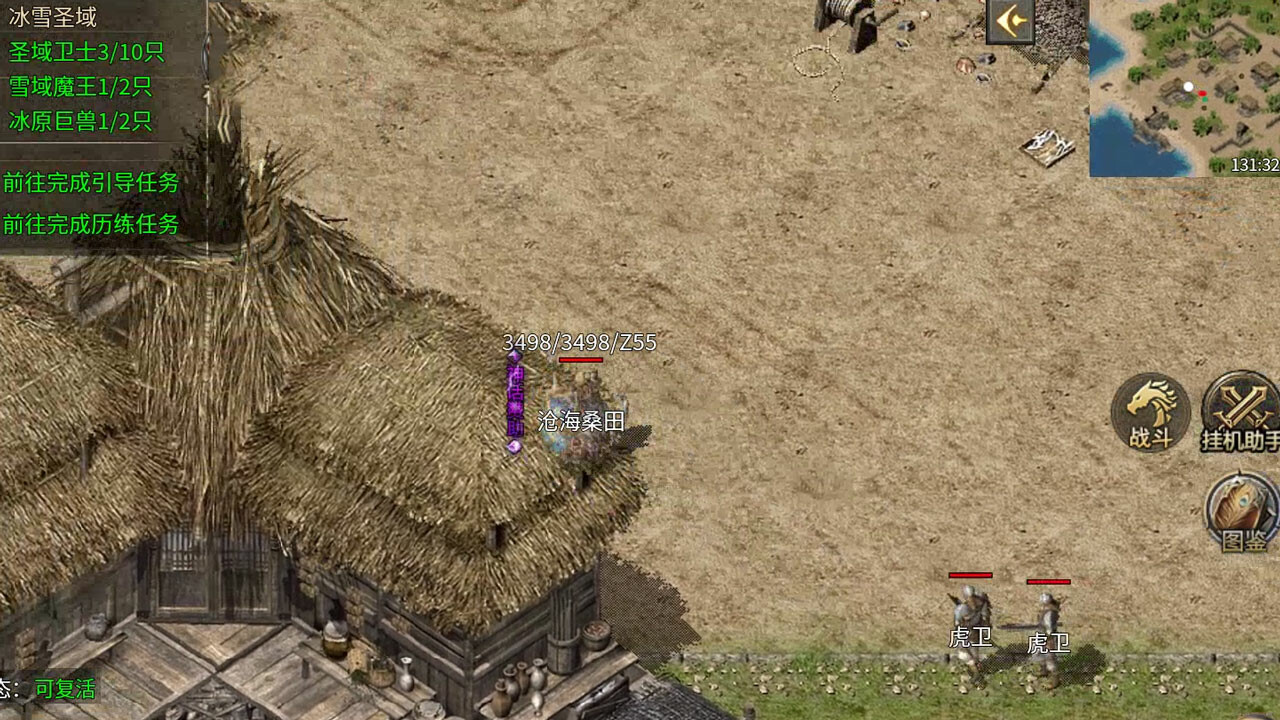This screenshot has width=1280, height=720.
Task: Click the 前往完成历练任务 quest link
Action: [x=90, y=226]
